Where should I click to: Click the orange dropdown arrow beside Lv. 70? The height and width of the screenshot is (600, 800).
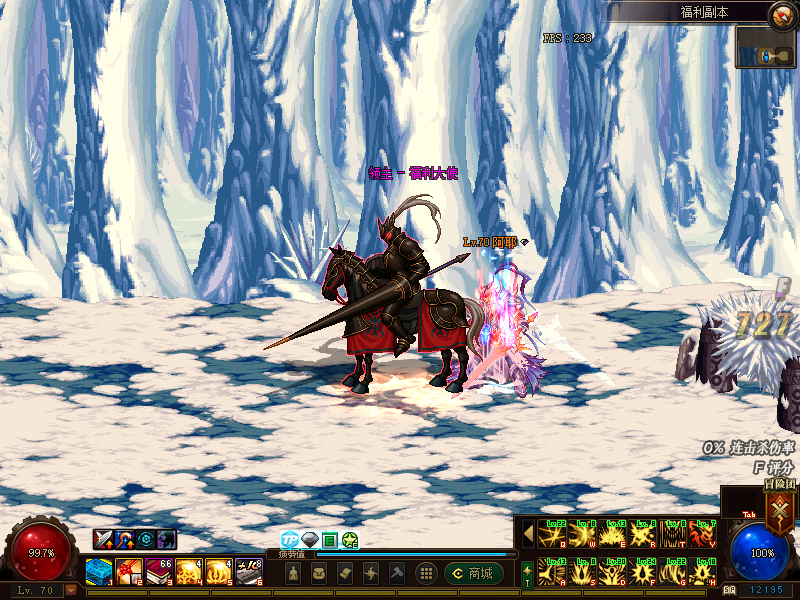[71, 590]
